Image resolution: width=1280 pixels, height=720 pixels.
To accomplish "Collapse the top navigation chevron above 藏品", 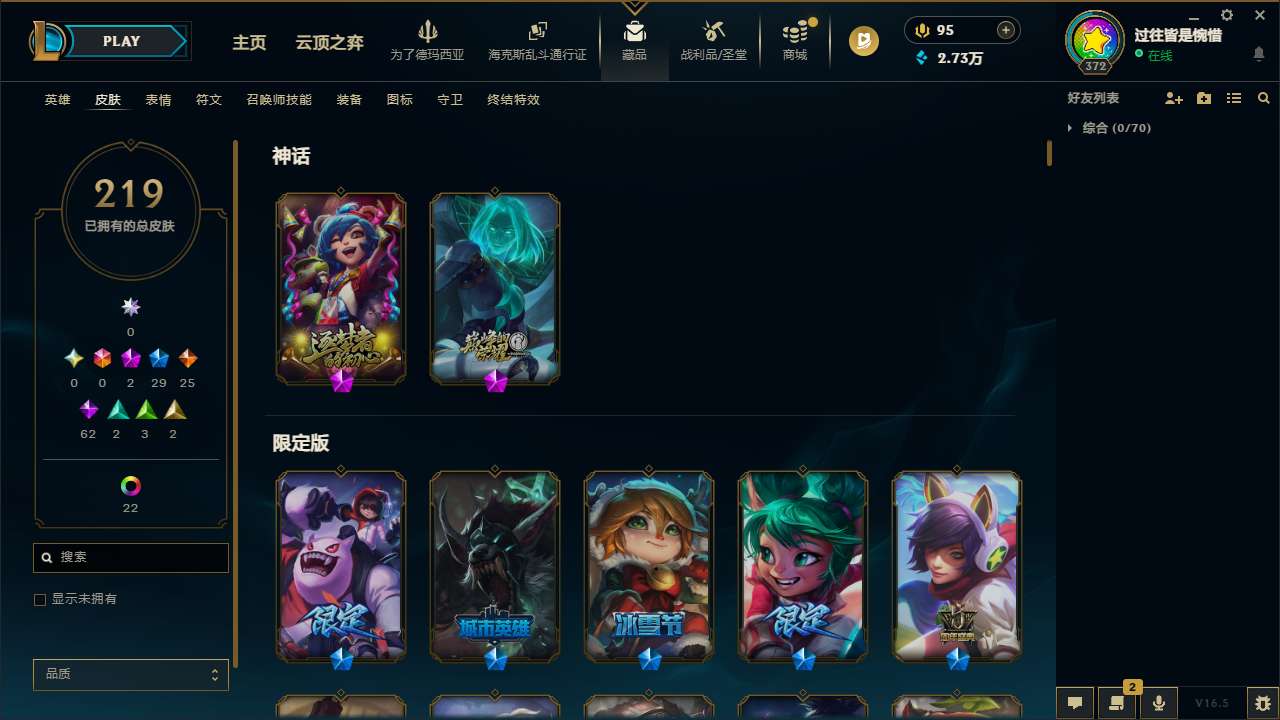I will coord(634,5).
